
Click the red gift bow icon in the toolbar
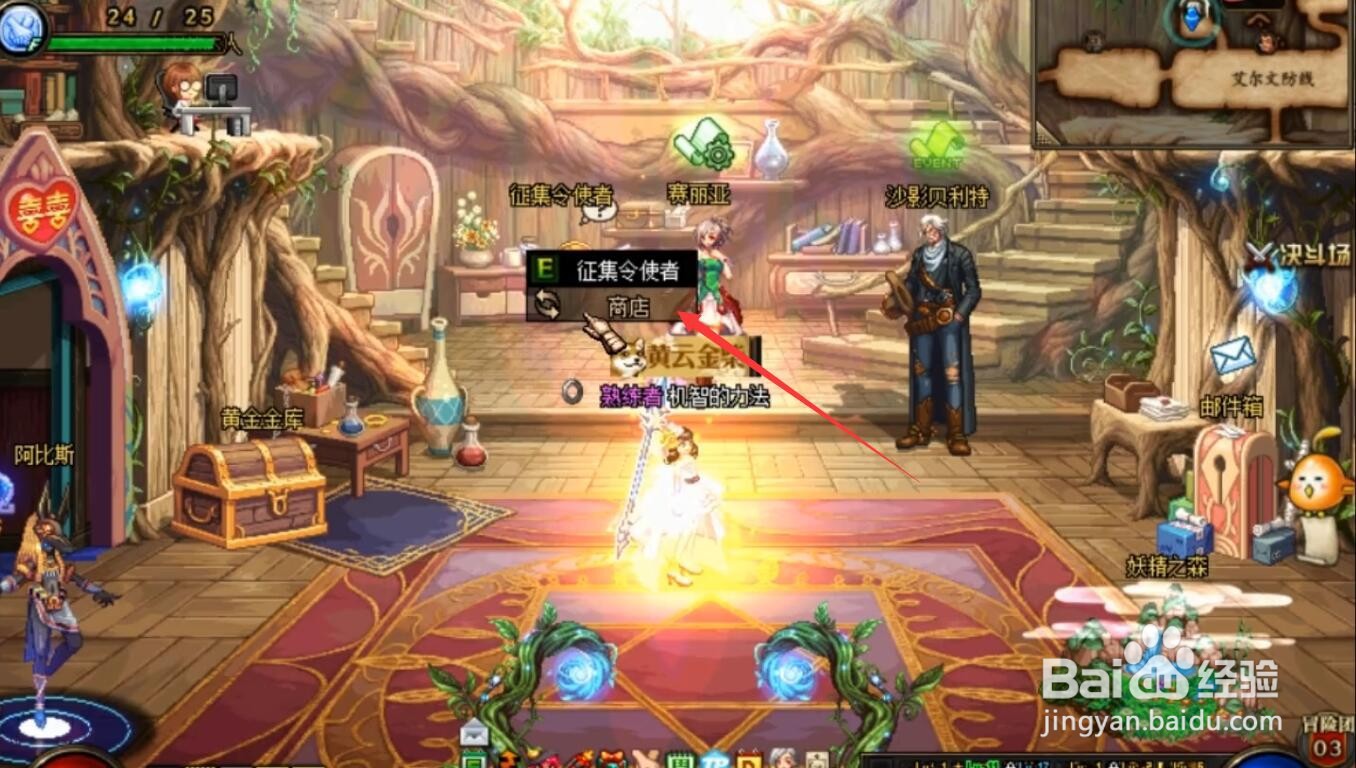[x=611, y=757]
